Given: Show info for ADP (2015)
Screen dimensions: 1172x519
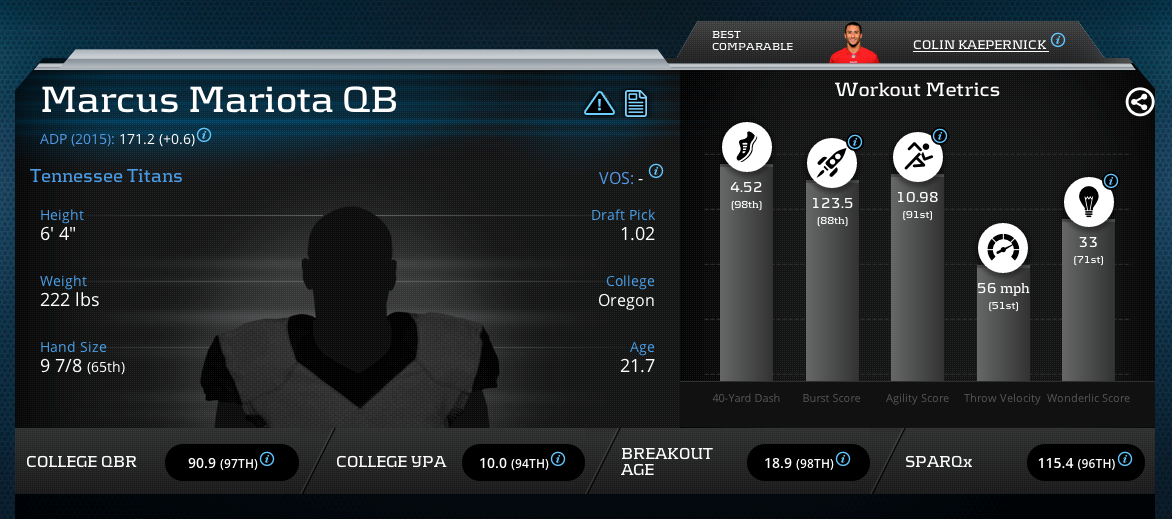Looking at the screenshot, I should point(204,134).
